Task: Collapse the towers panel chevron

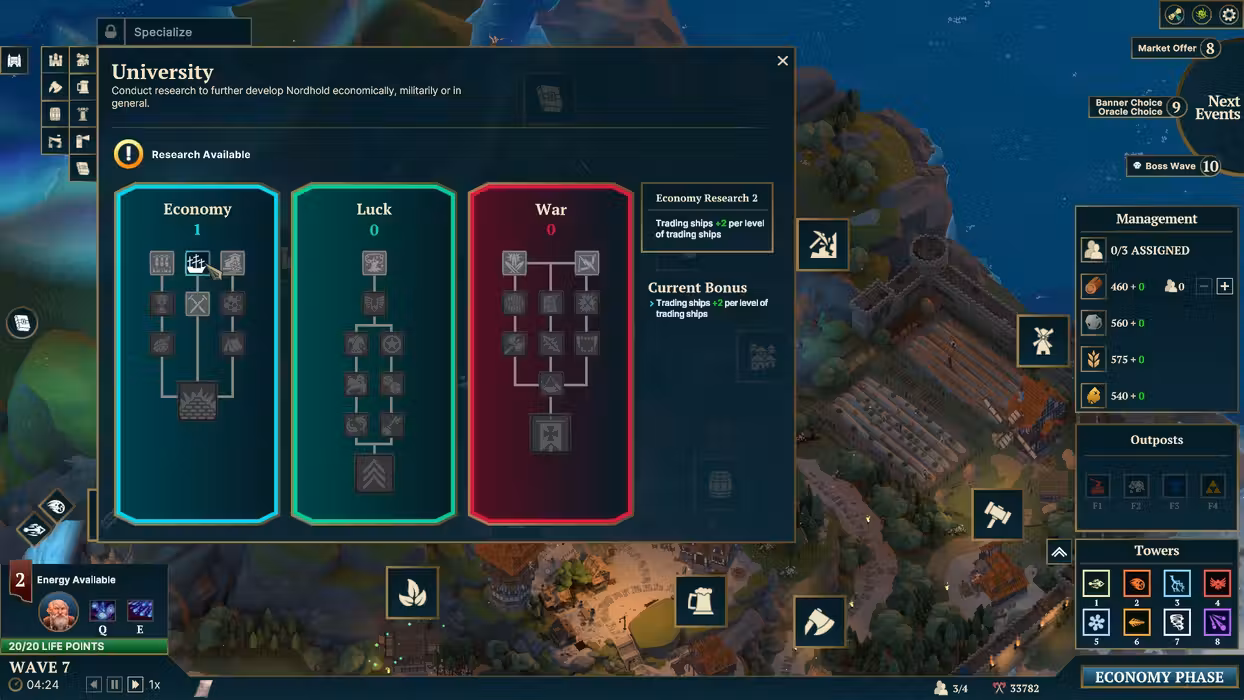Action: [1059, 552]
